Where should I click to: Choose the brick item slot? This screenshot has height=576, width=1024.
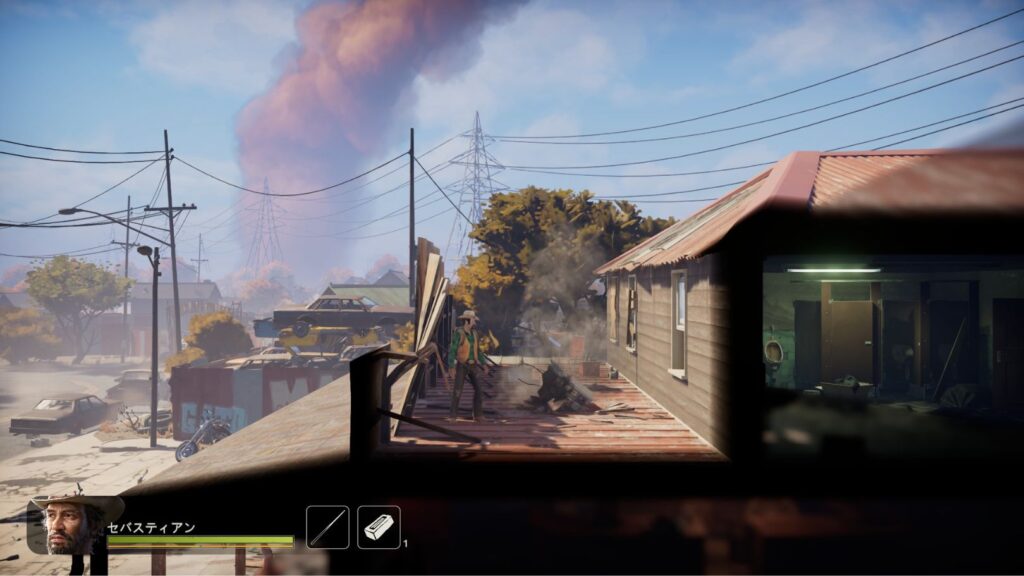[379, 527]
